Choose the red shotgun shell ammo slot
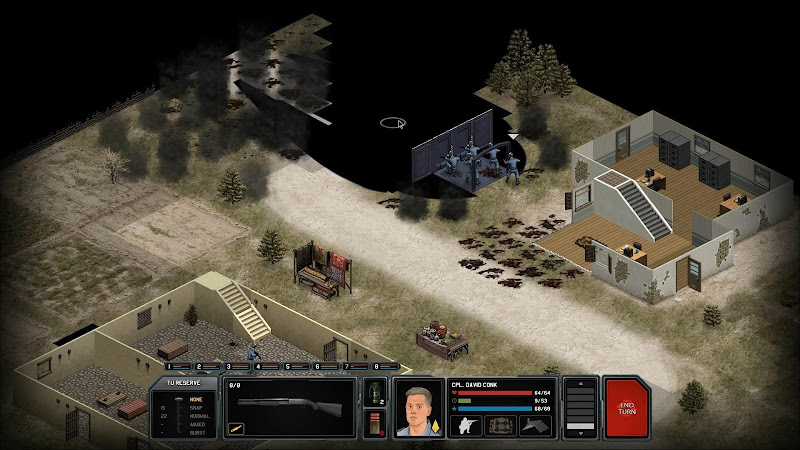This screenshot has width=800, height=450. (x=375, y=423)
